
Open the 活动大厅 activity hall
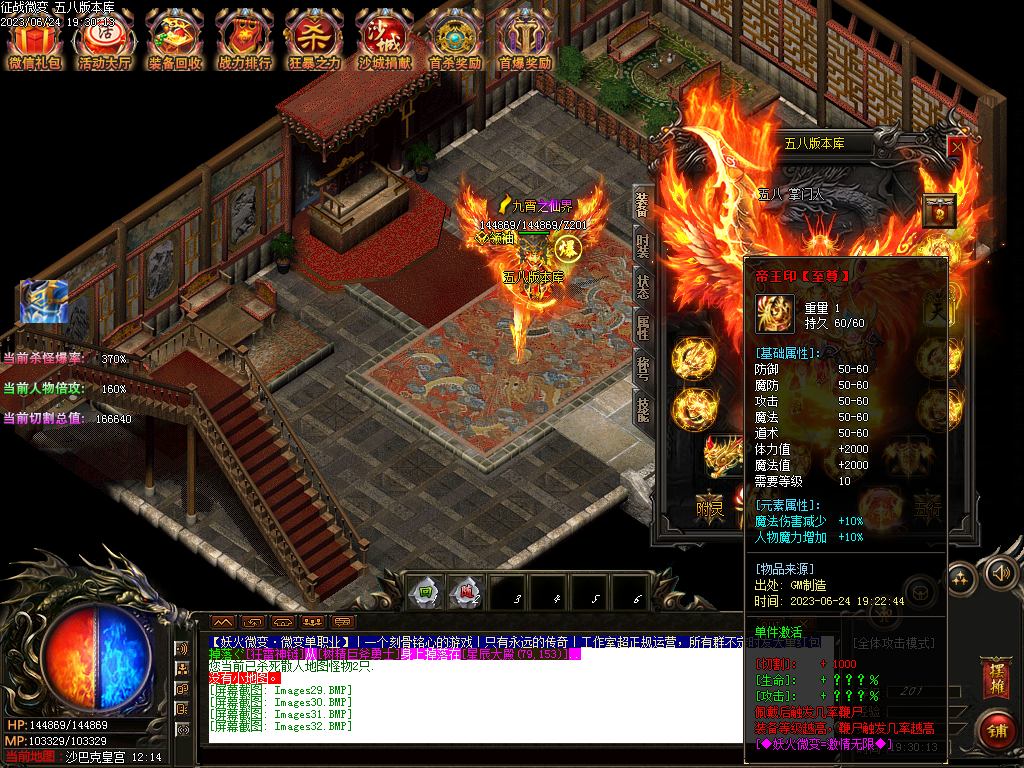coord(104,40)
